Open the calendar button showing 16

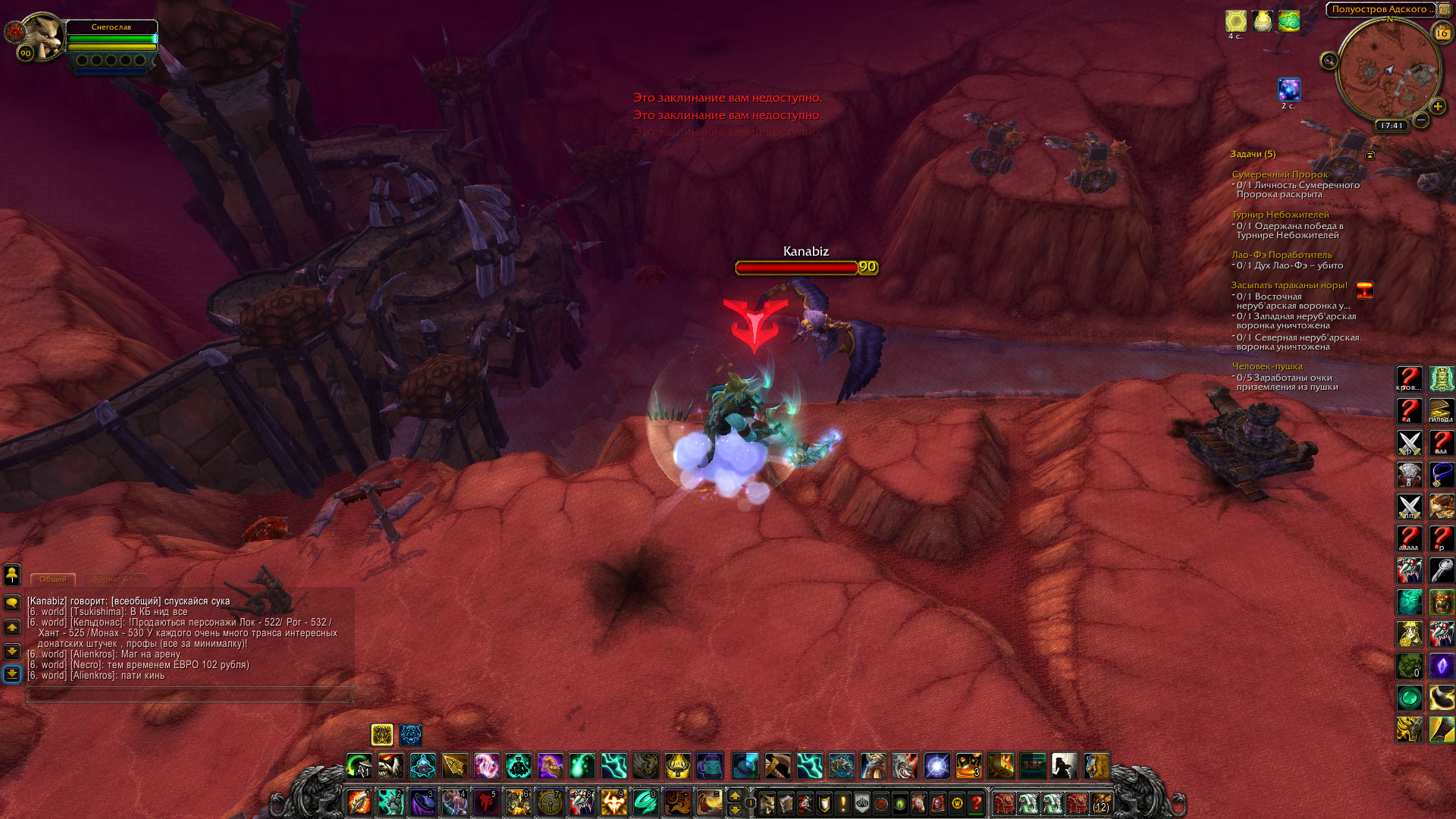coord(1442,33)
